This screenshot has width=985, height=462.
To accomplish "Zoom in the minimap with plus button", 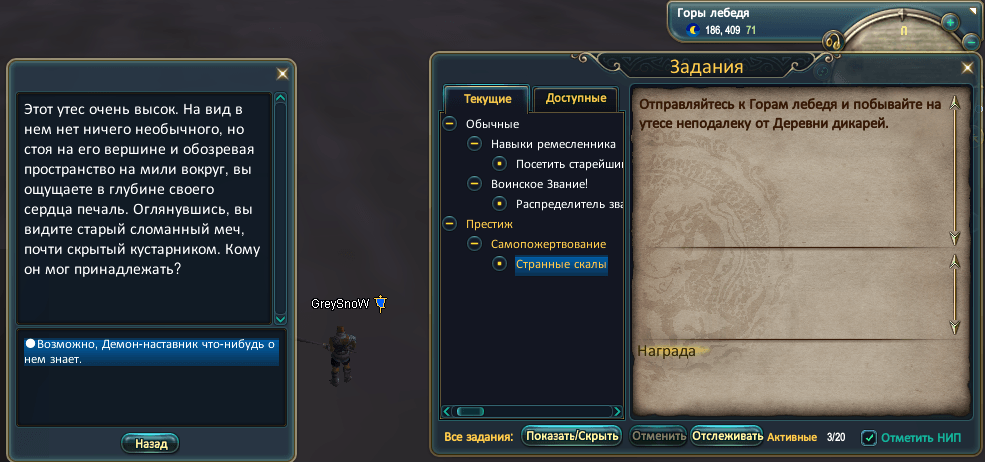I will (x=949, y=23).
